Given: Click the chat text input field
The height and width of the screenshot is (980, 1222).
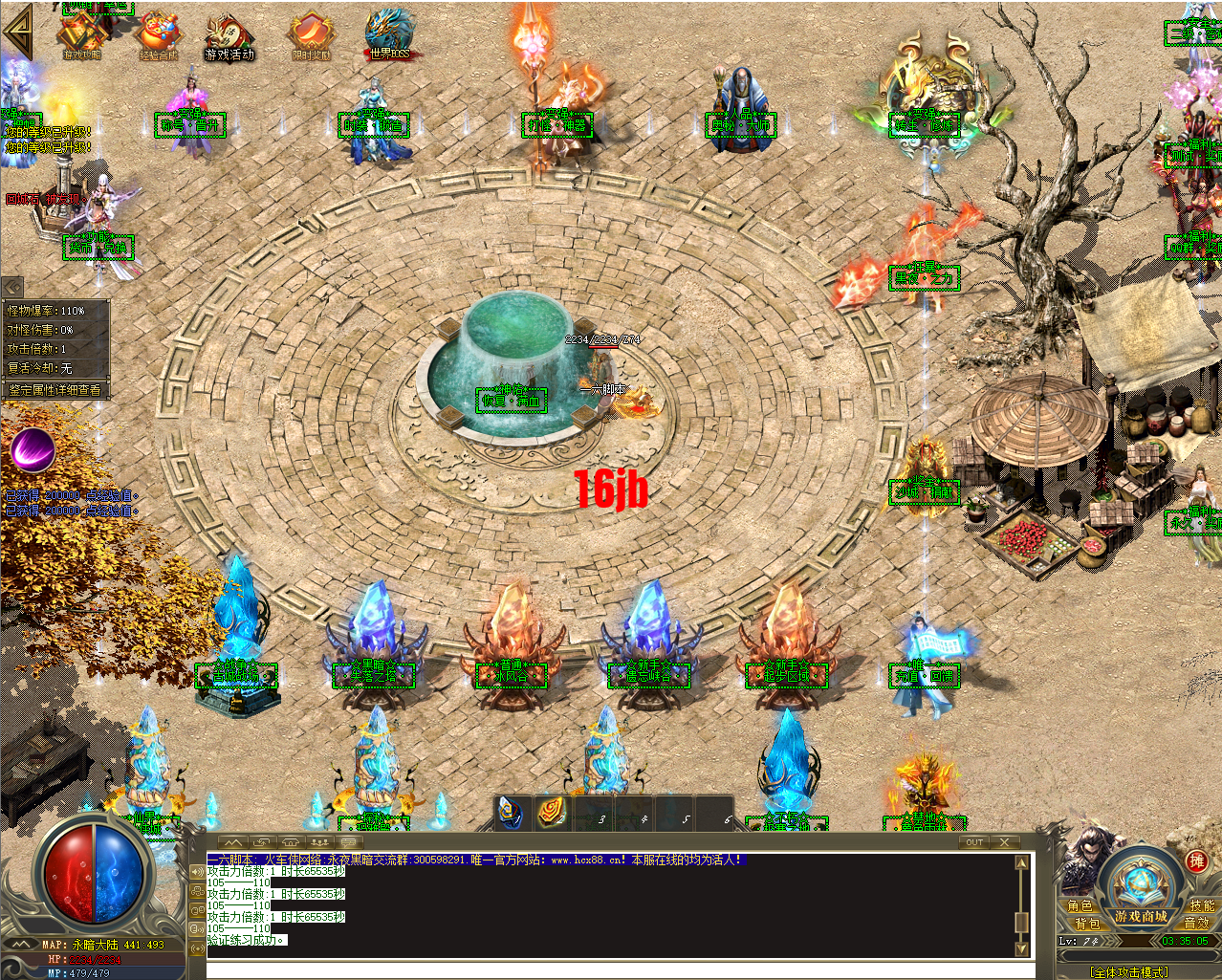Looking at the screenshot, I should pyautogui.click(x=612, y=970).
